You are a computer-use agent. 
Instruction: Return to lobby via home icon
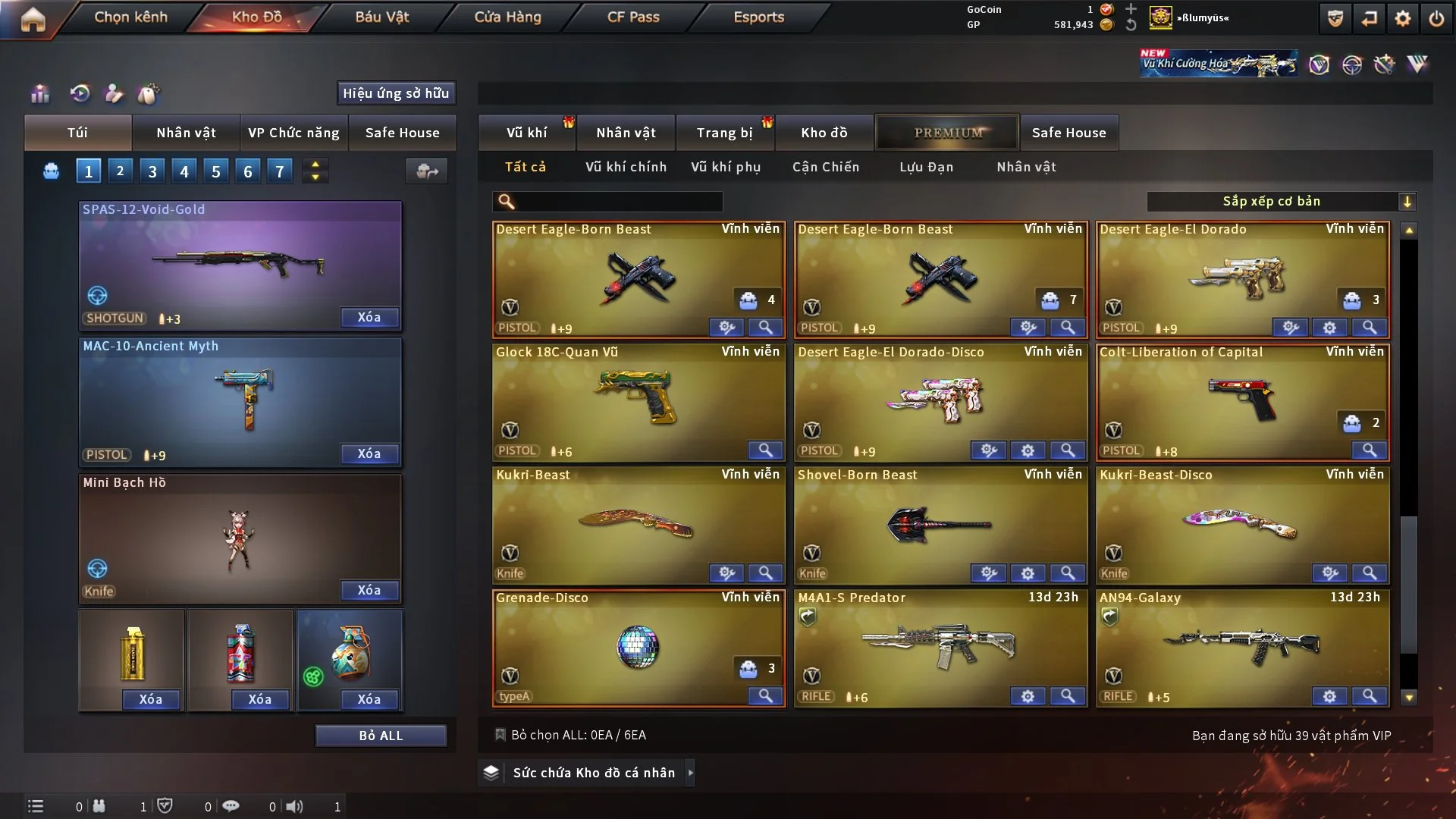coord(33,19)
